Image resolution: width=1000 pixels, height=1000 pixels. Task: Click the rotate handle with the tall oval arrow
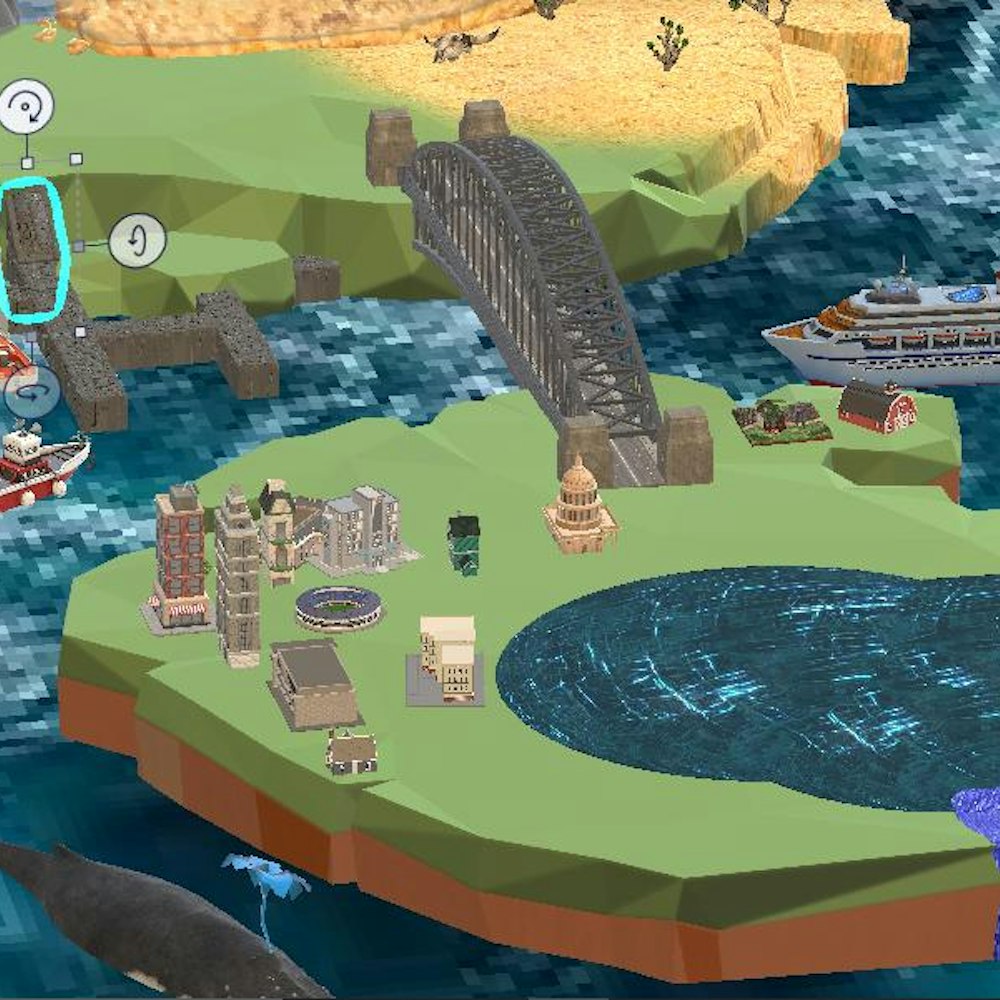tap(137, 241)
